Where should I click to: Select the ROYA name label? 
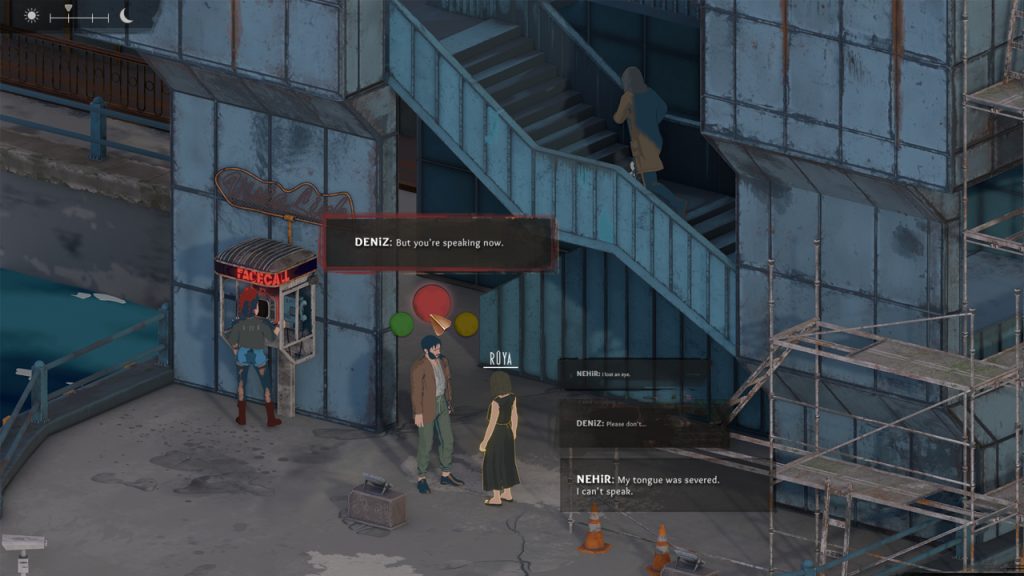(x=500, y=358)
